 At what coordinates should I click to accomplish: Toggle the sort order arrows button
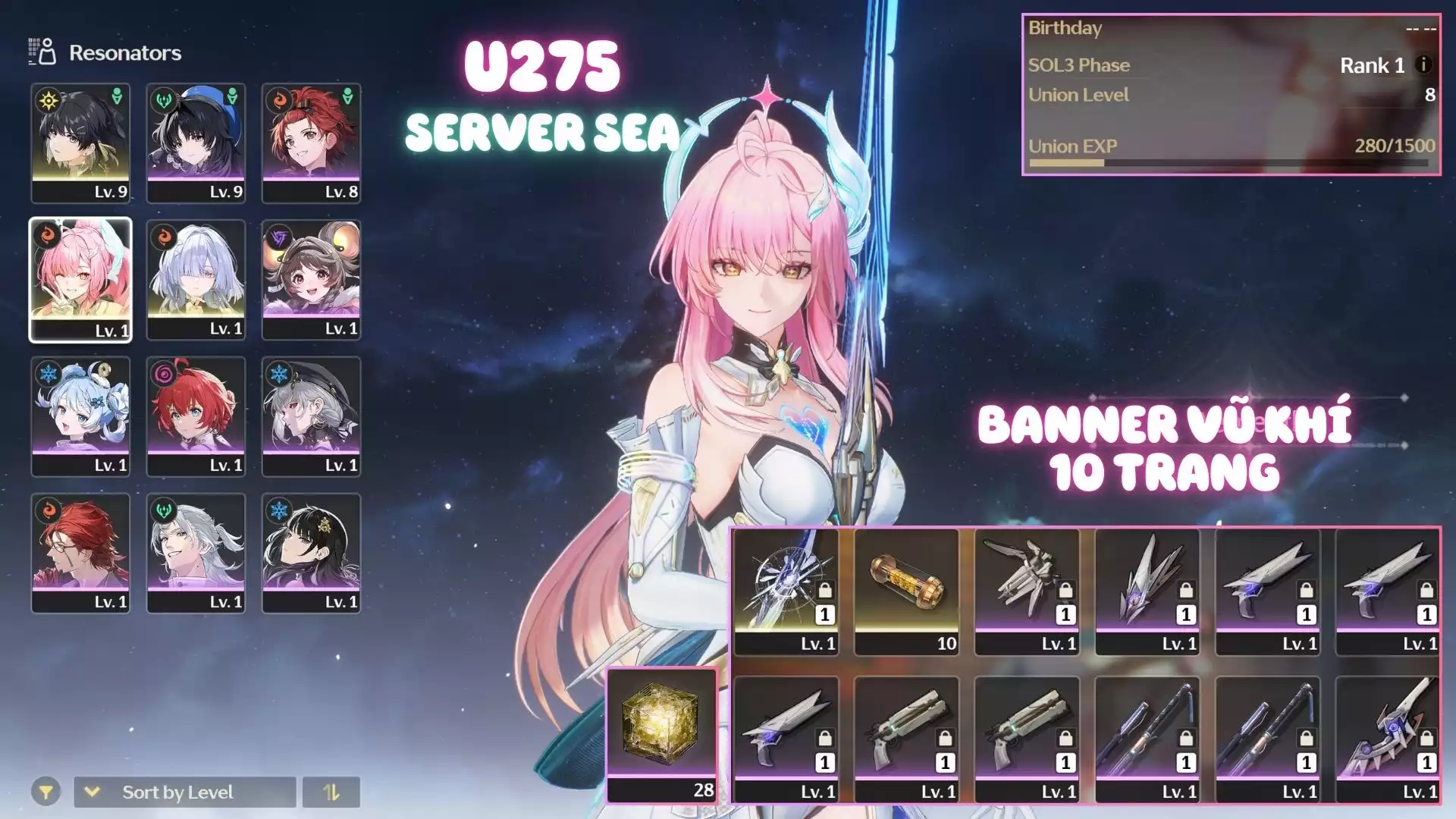(331, 792)
